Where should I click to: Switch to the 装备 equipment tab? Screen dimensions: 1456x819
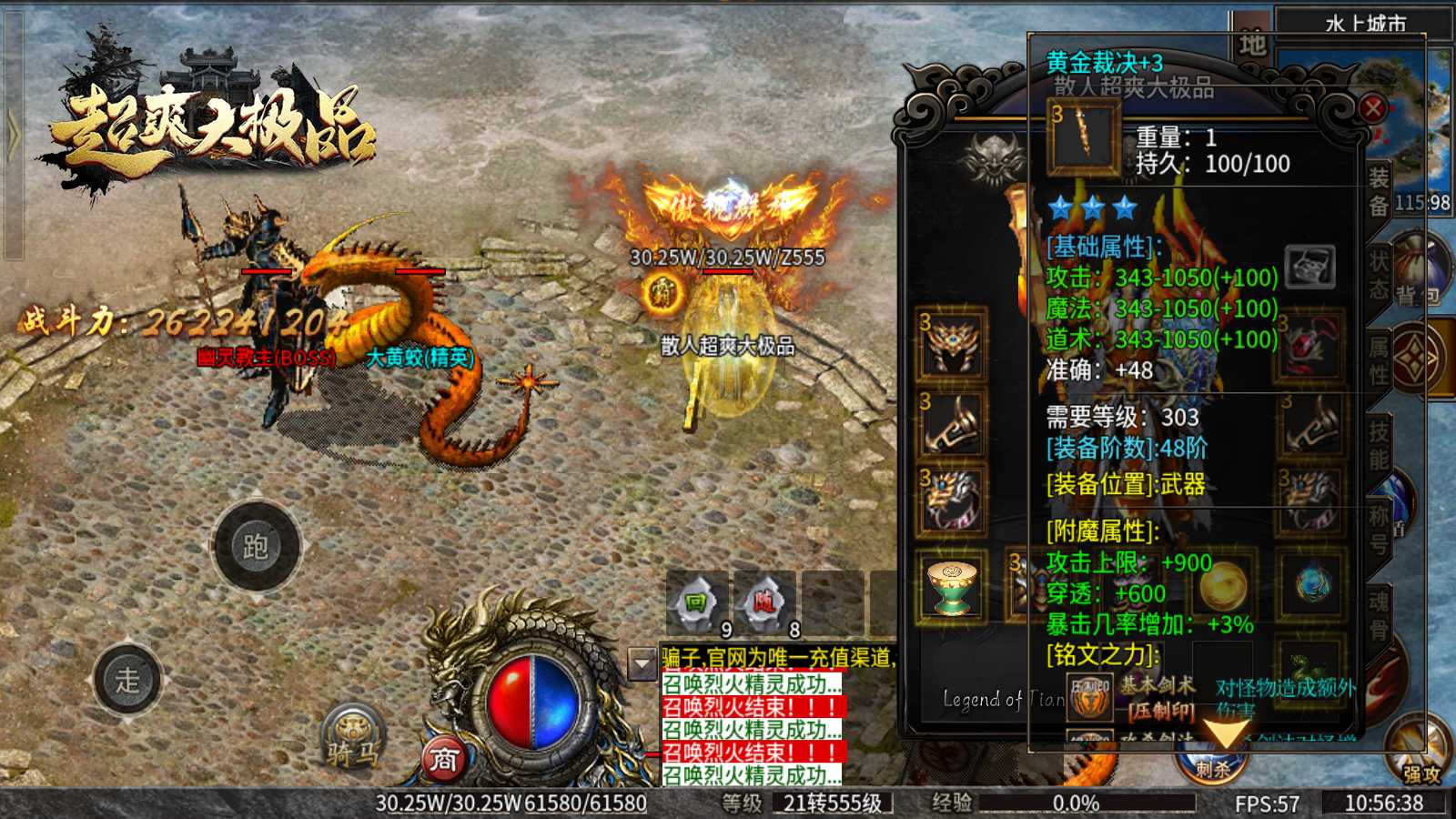[x=1379, y=191]
